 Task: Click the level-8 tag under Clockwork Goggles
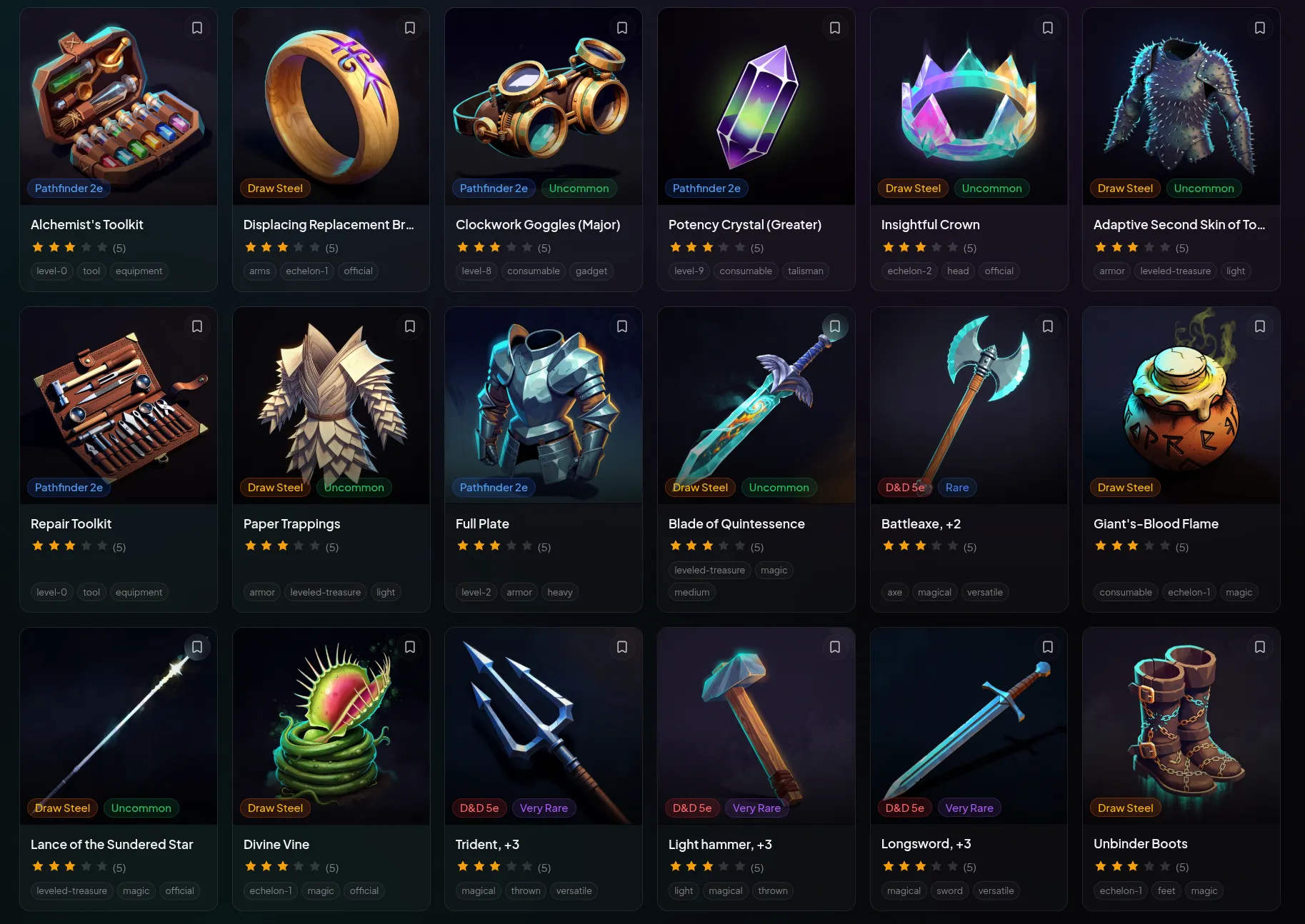point(476,271)
